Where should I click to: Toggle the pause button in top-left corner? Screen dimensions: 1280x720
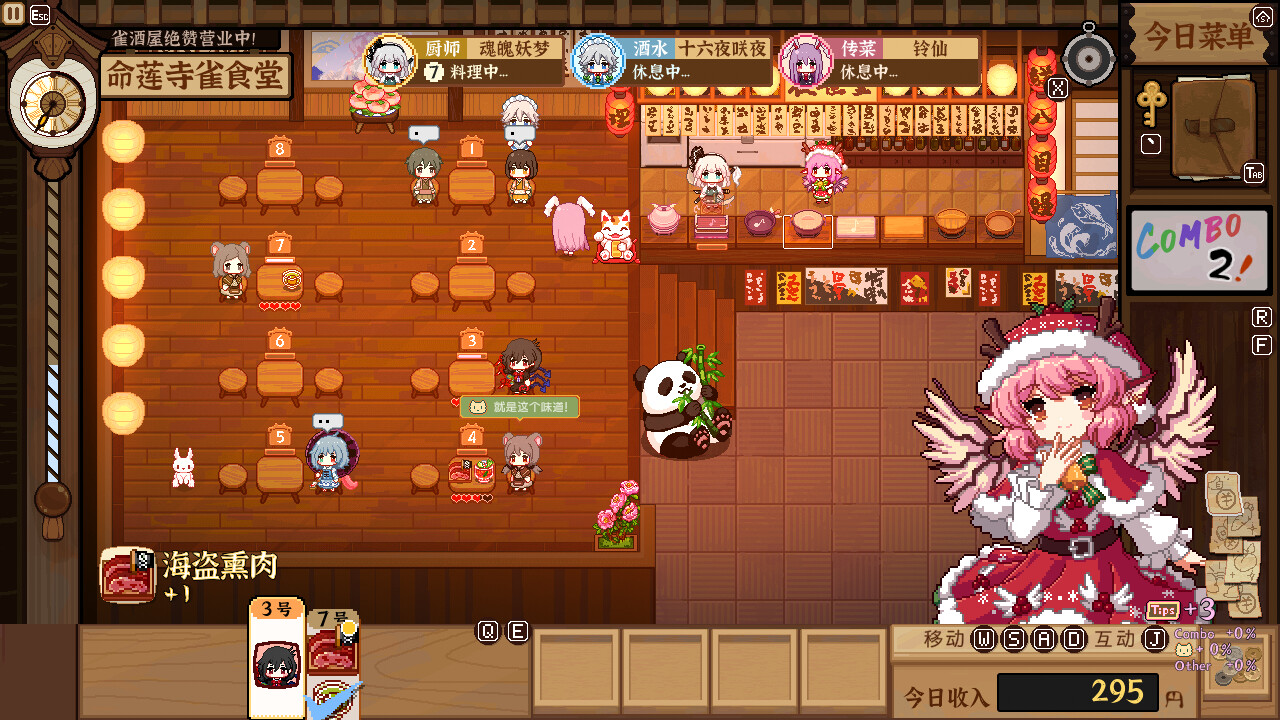pos(12,14)
